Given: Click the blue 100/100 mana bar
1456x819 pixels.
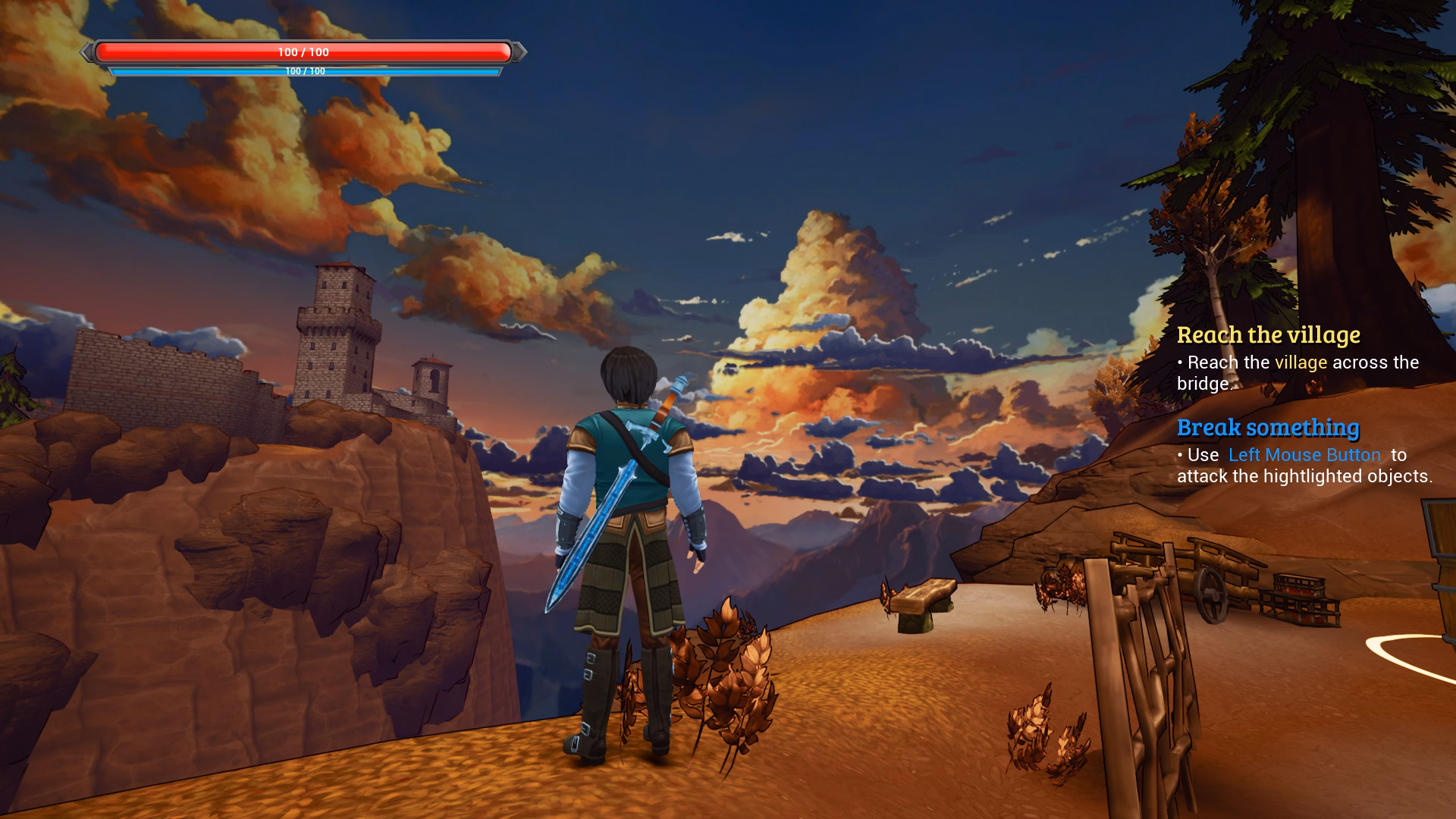Looking at the screenshot, I should (x=303, y=71).
